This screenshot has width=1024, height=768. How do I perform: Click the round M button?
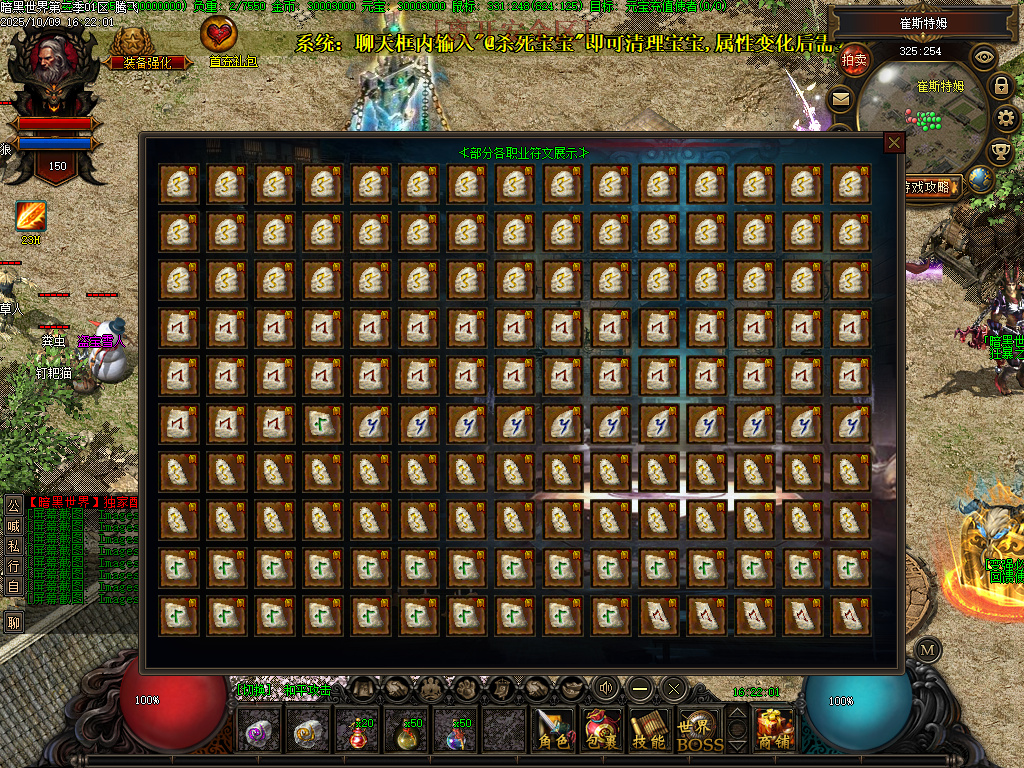[928, 650]
